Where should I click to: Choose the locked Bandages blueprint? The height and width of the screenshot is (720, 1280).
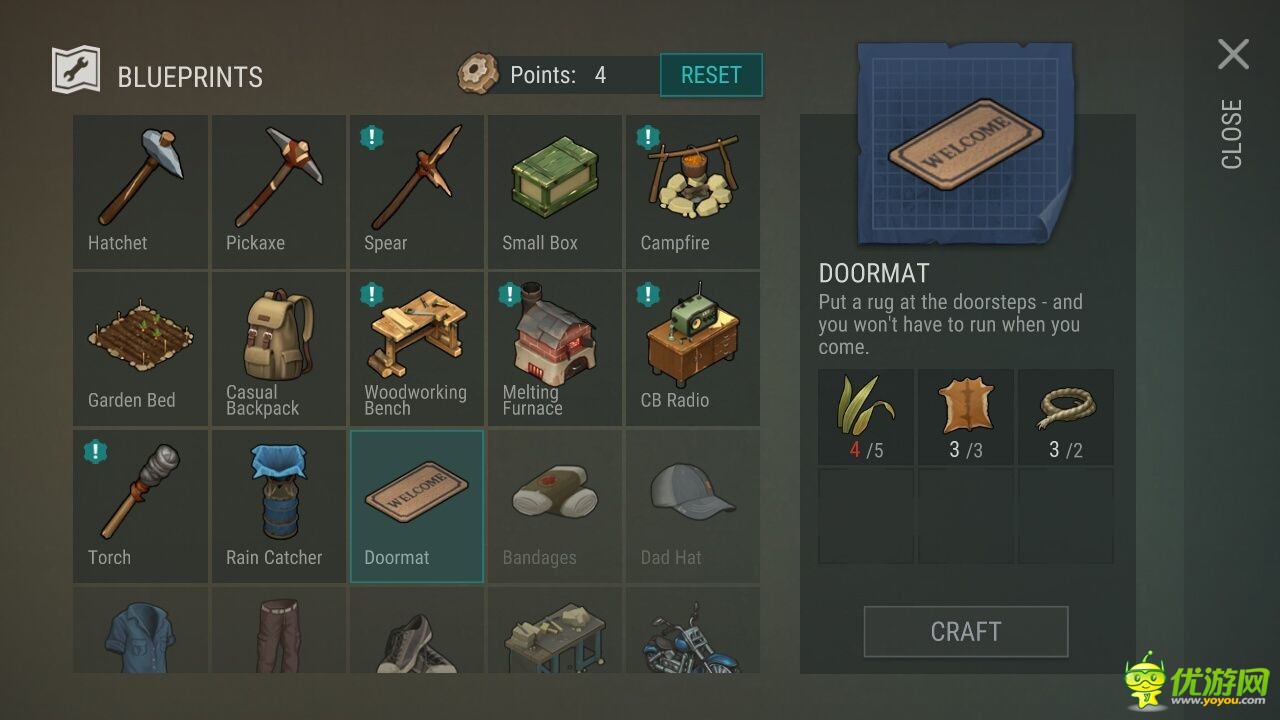[x=554, y=505]
